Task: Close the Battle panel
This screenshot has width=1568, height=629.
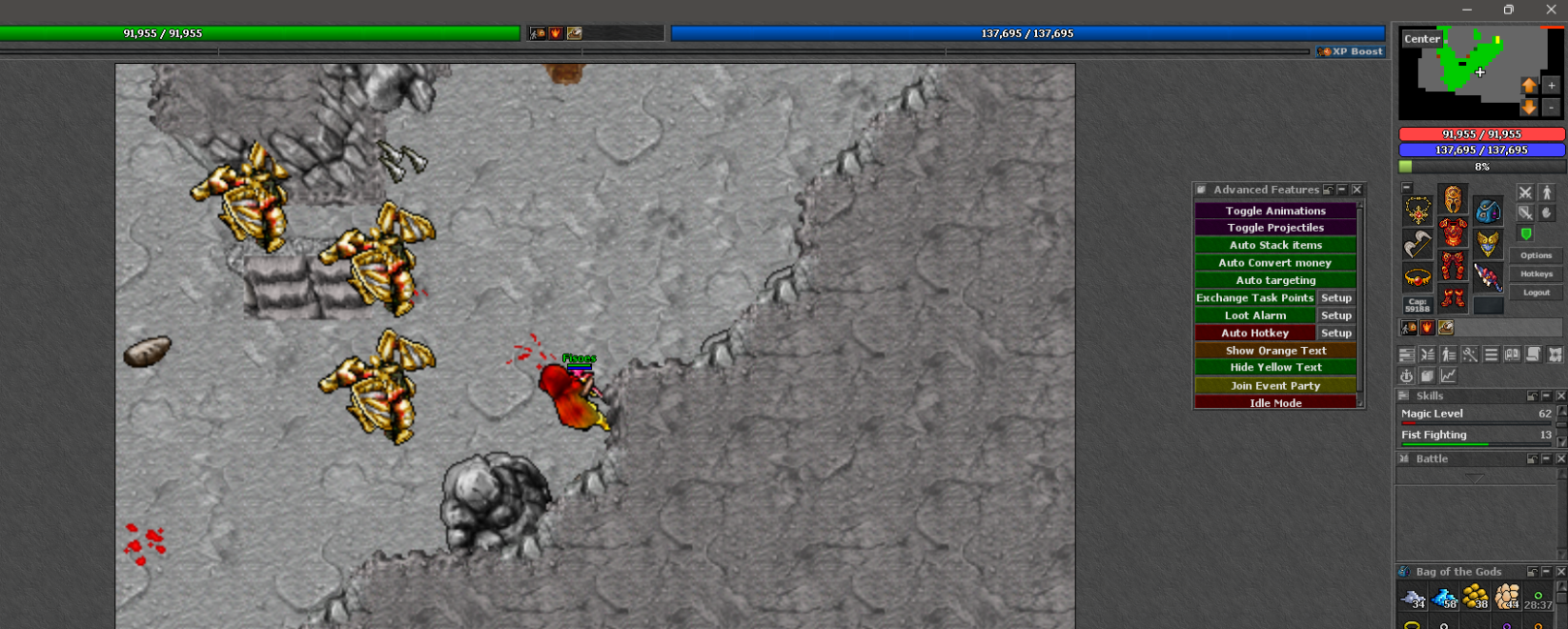Action: point(1560,458)
